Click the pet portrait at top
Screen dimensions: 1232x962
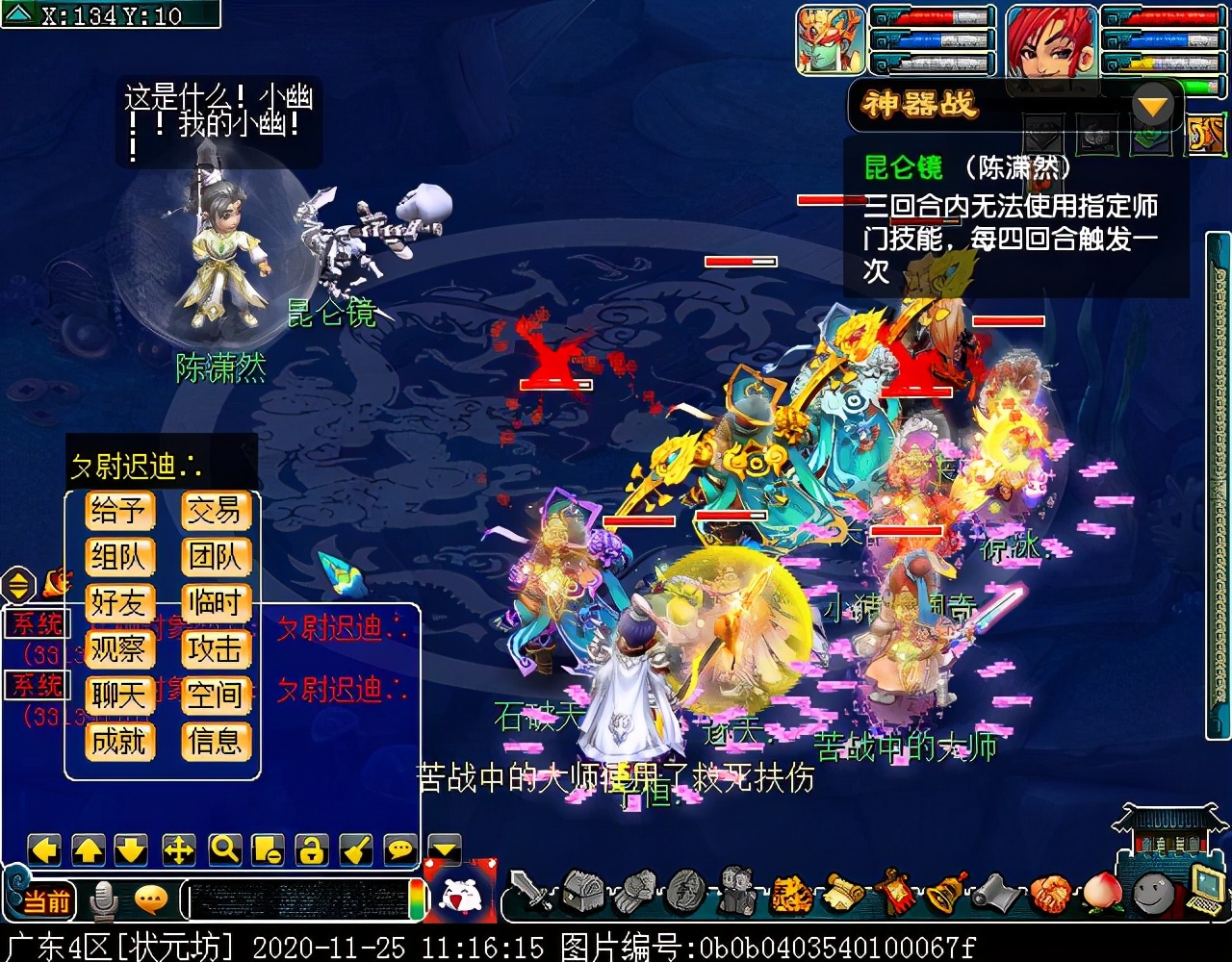[831, 40]
